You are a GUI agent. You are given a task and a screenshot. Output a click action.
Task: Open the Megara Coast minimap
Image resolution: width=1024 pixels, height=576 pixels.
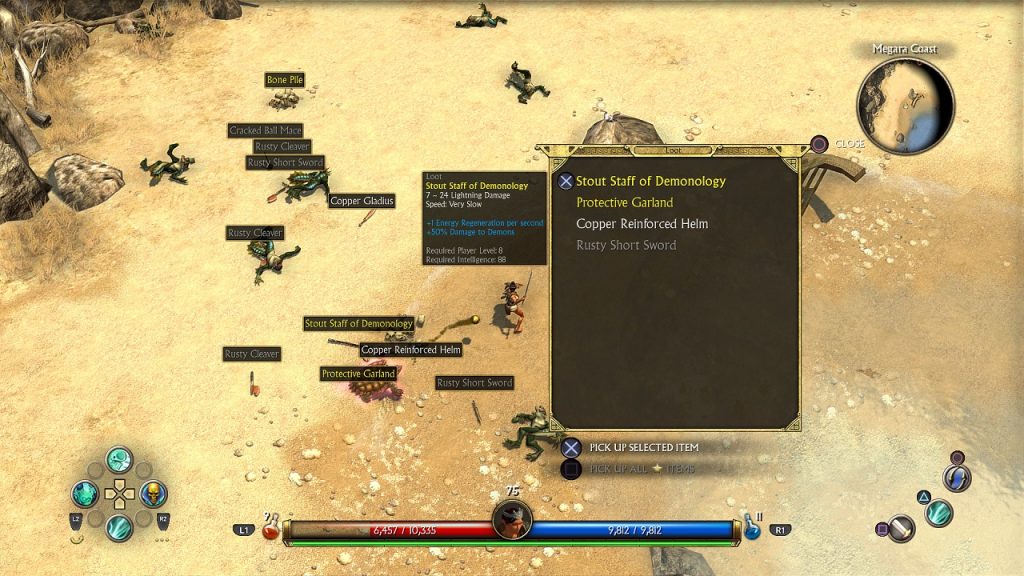coord(905,106)
